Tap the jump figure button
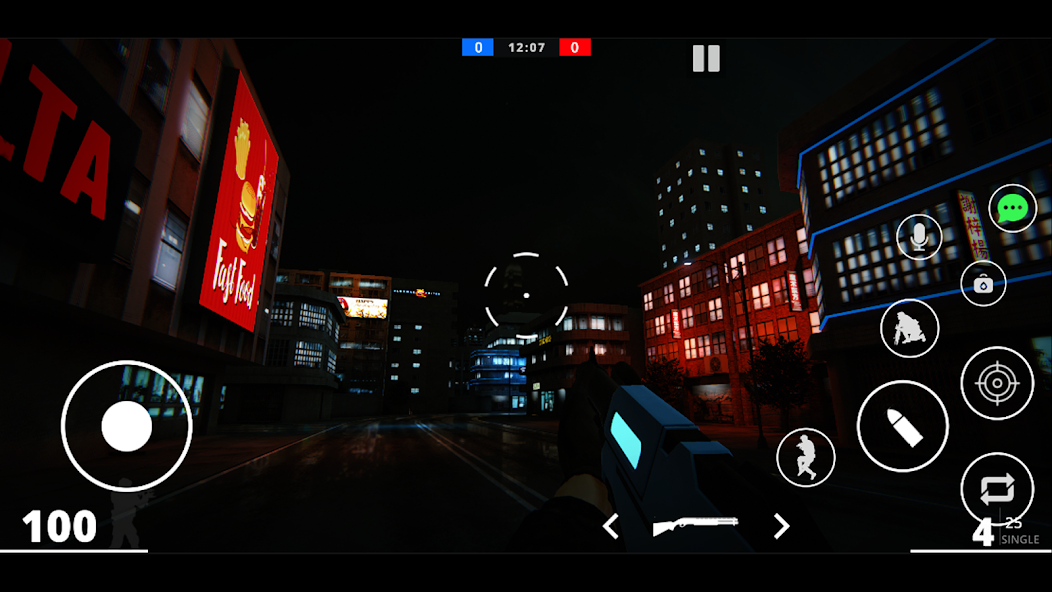This screenshot has height=592, width=1052. pyautogui.click(x=805, y=457)
